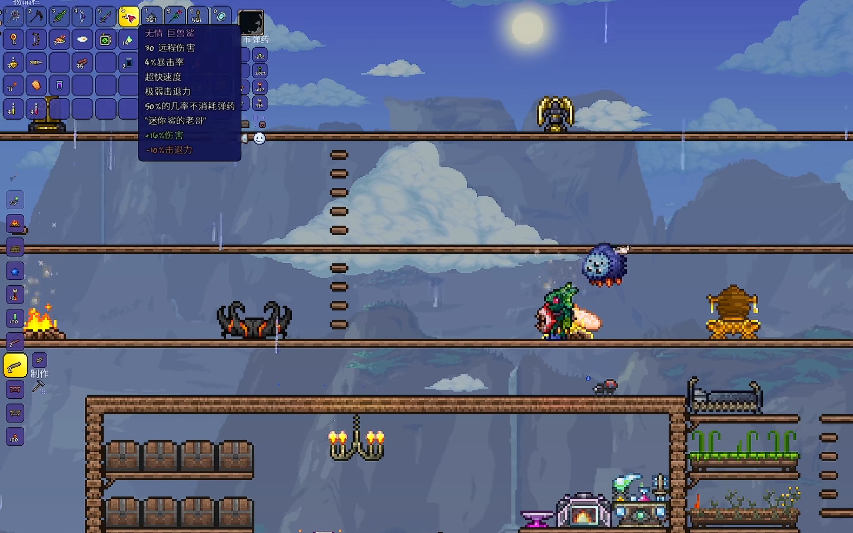Pick up the golden key inventory item
853x533 pixels.
tap(13, 39)
